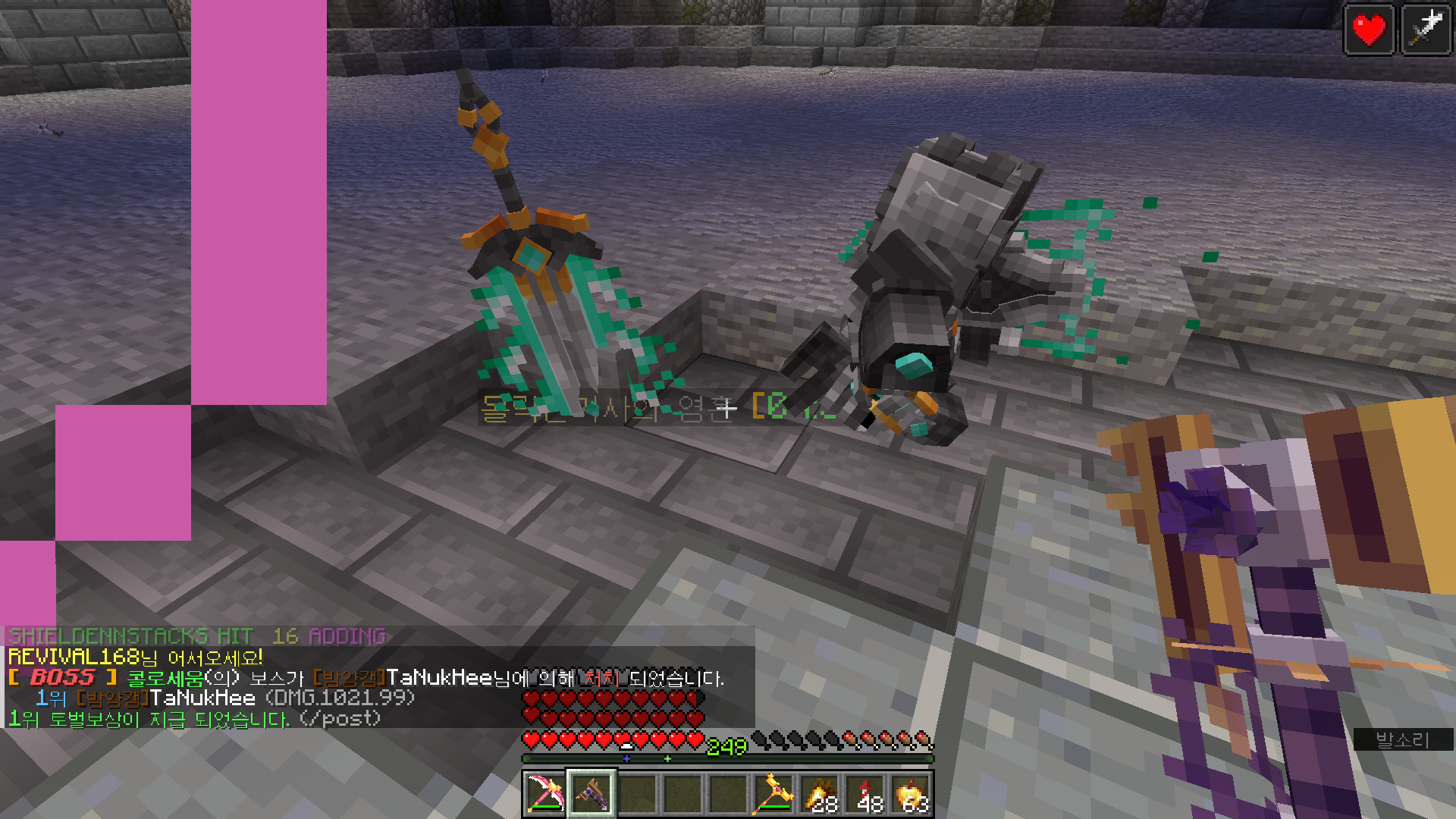Pick the firework rocket stack of 48
Image resolution: width=1456 pixels, height=819 pixels.
pyautogui.click(x=865, y=794)
